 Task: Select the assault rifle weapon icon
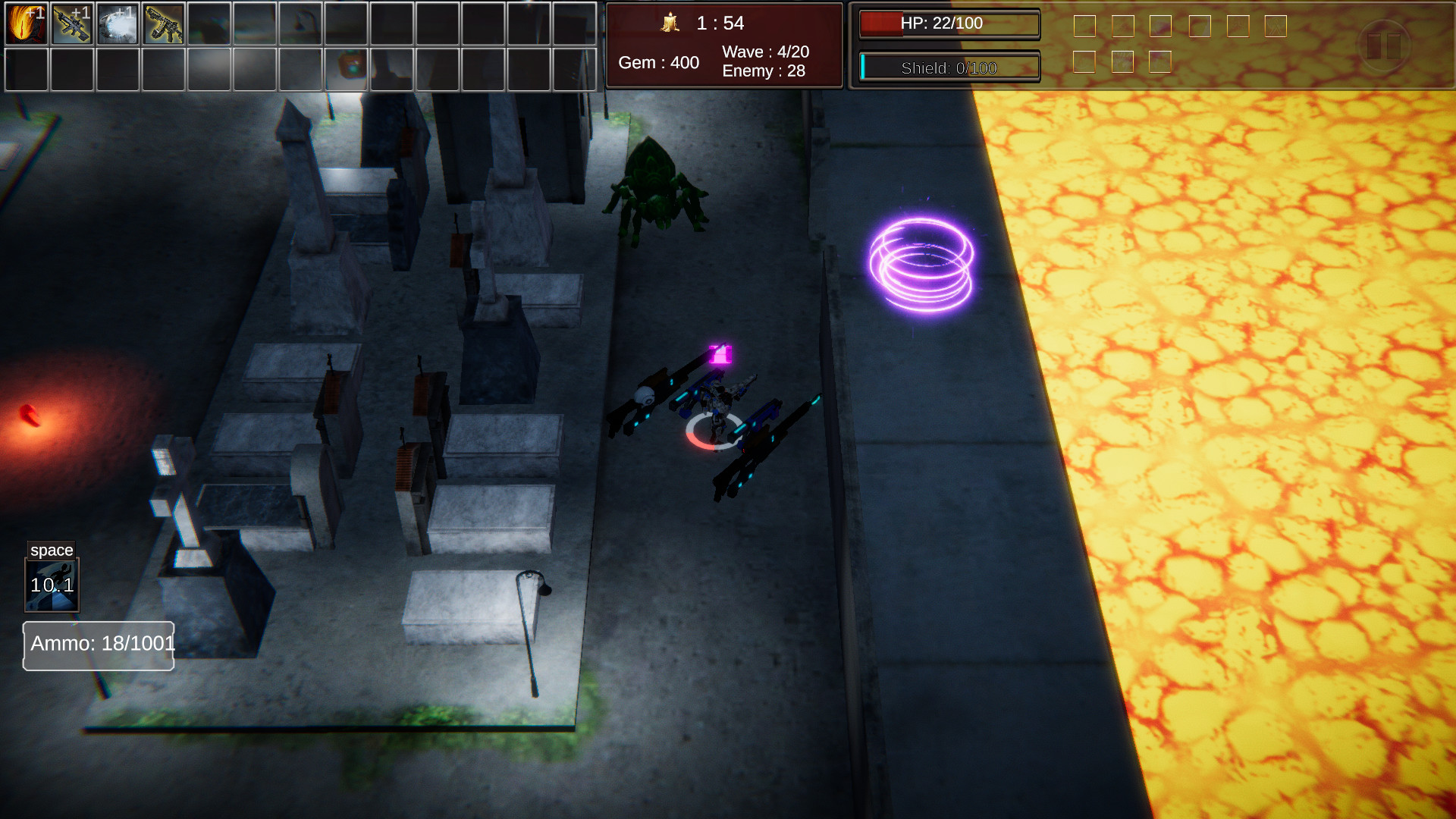pyautogui.click(x=72, y=24)
